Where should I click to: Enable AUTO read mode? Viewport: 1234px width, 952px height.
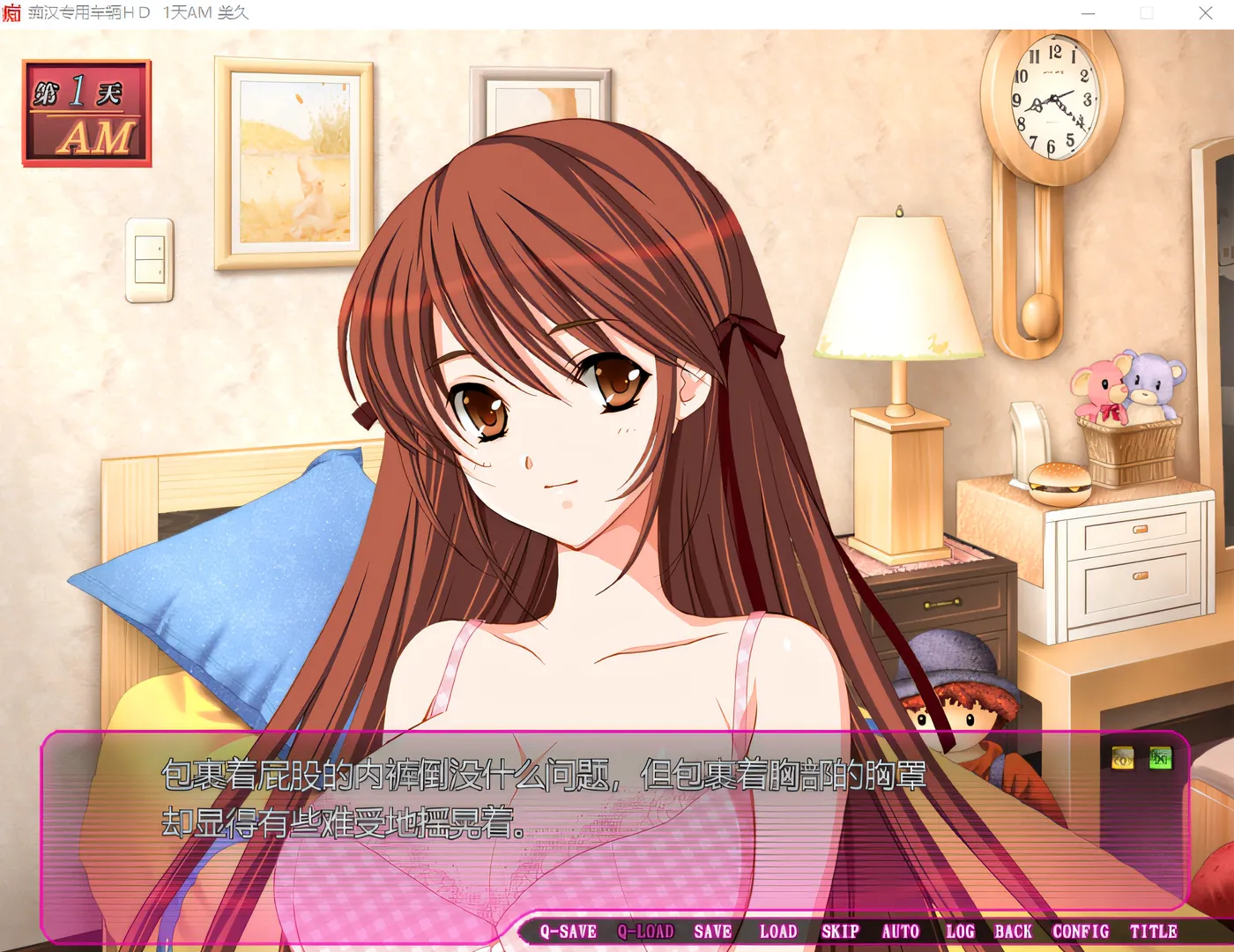pyautogui.click(x=902, y=931)
